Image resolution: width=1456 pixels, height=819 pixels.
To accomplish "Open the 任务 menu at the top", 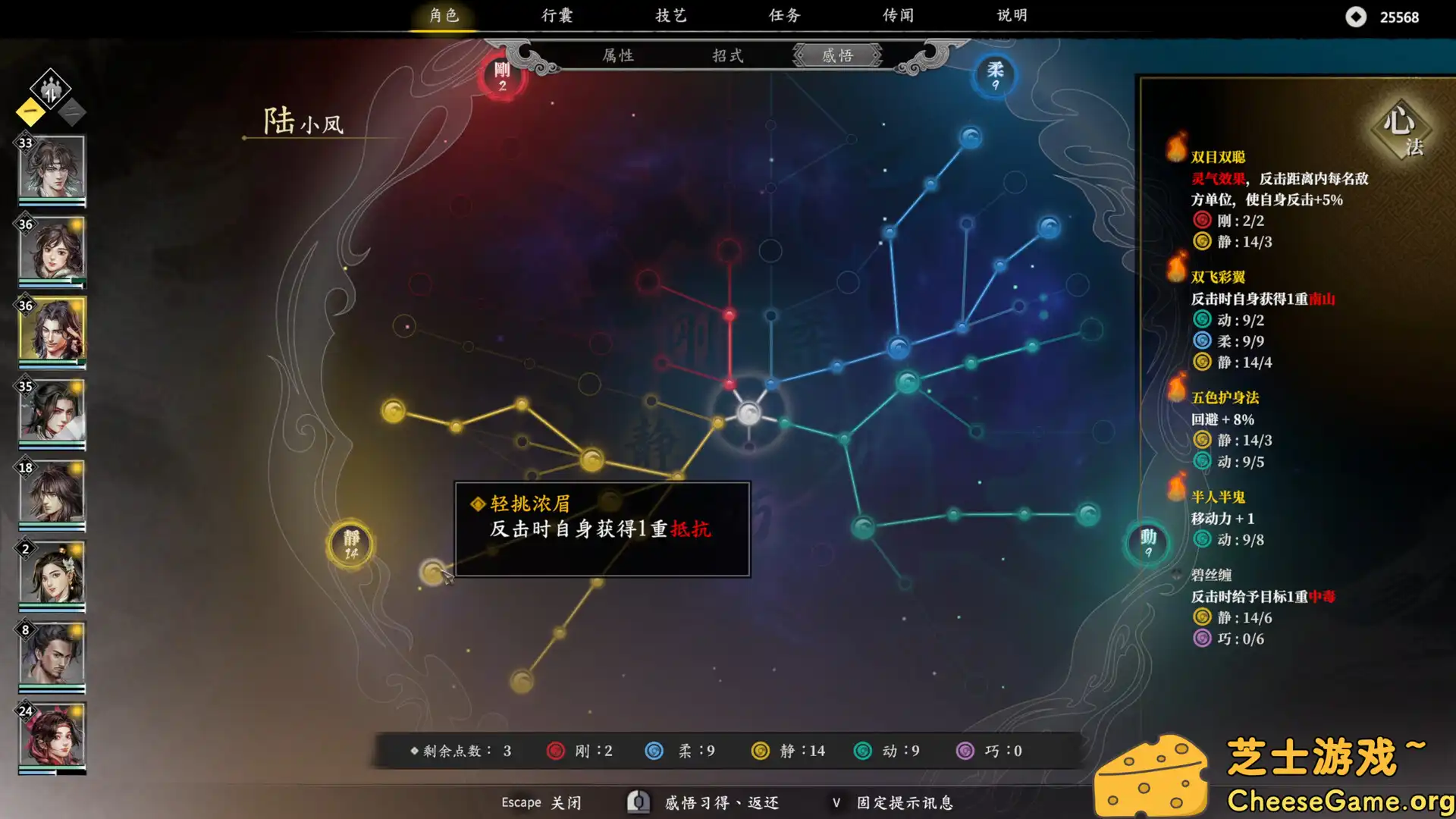I will click(783, 15).
